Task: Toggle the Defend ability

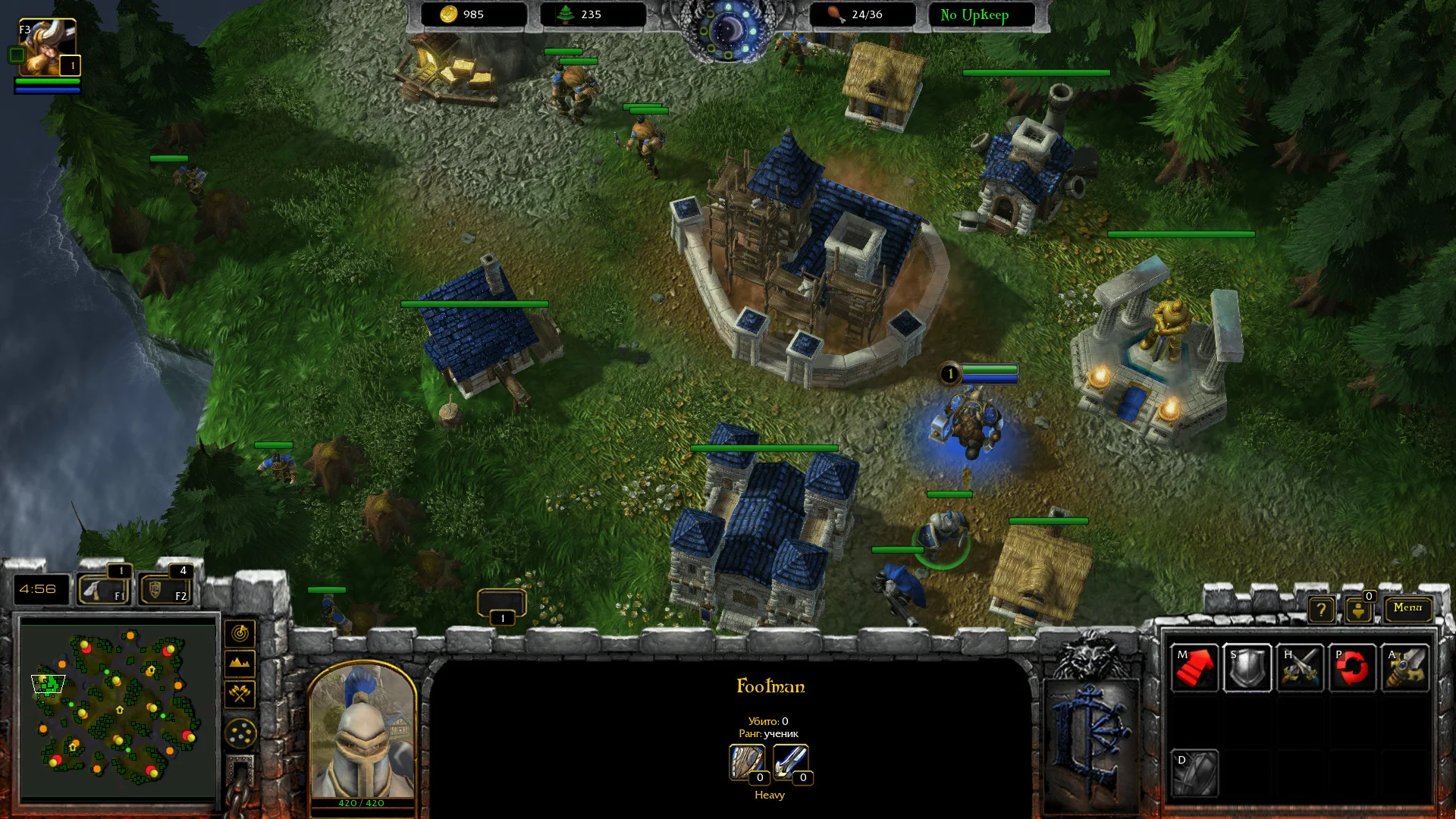Action: pos(1194,773)
